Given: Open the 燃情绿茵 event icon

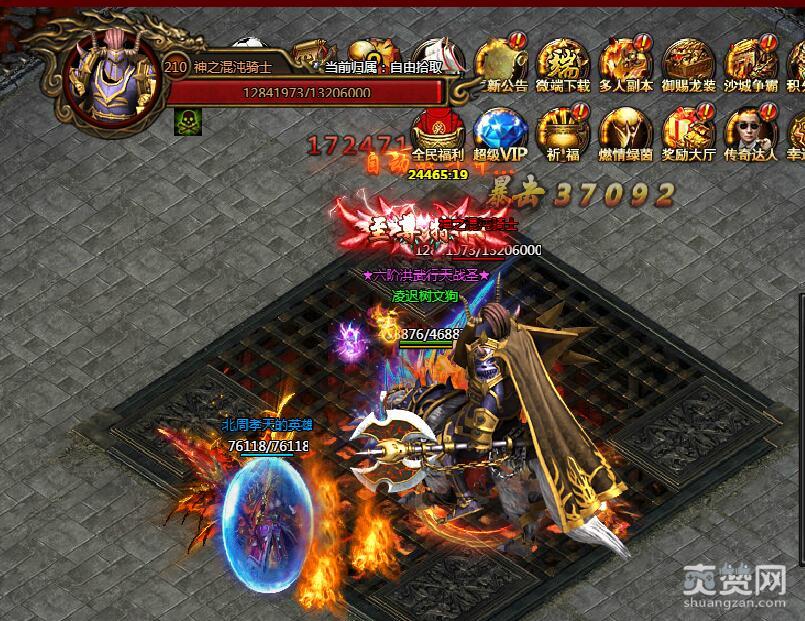Looking at the screenshot, I should (x=626, y=131).
